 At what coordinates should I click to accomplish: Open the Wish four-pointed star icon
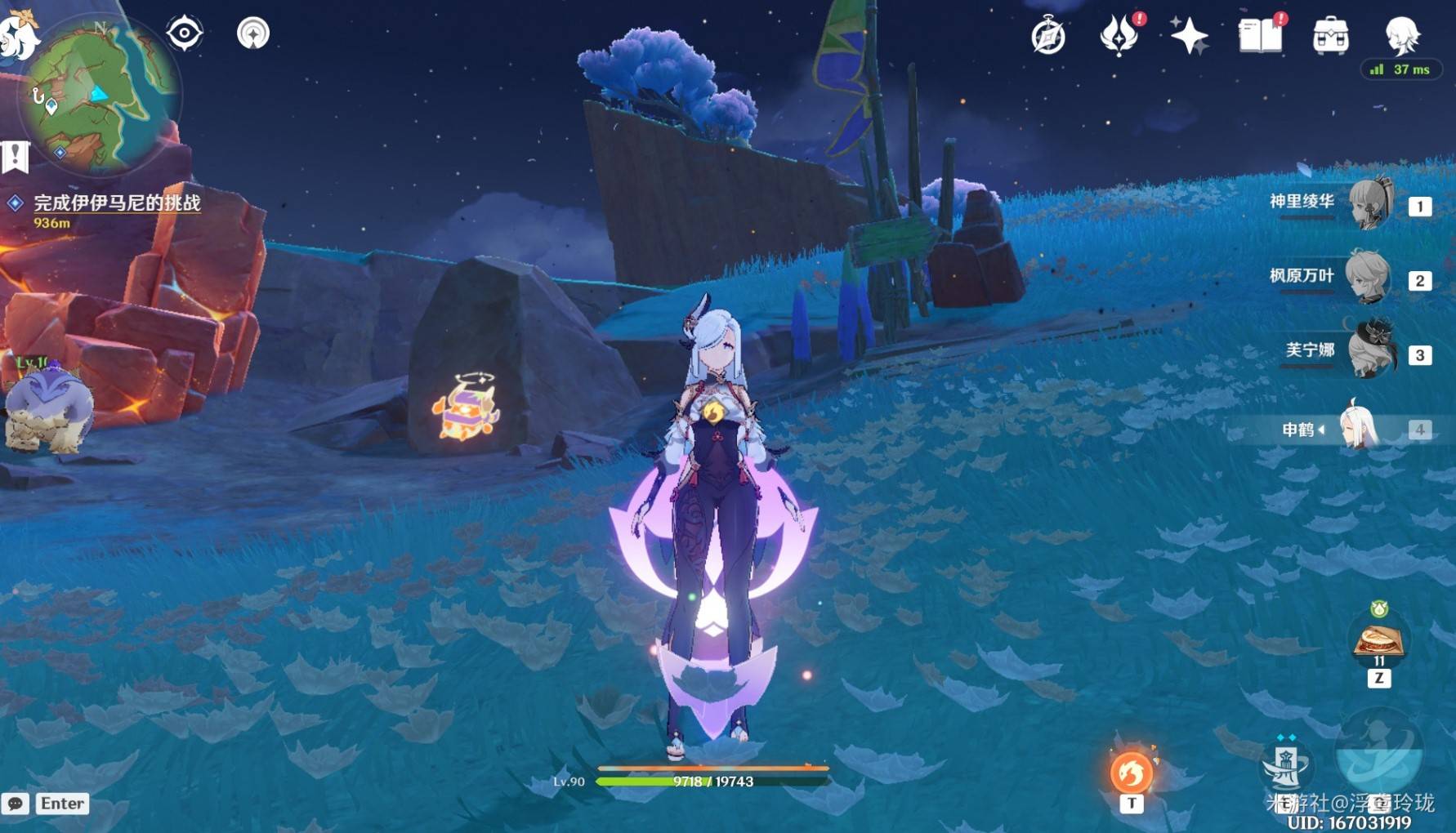(1189, 36)
